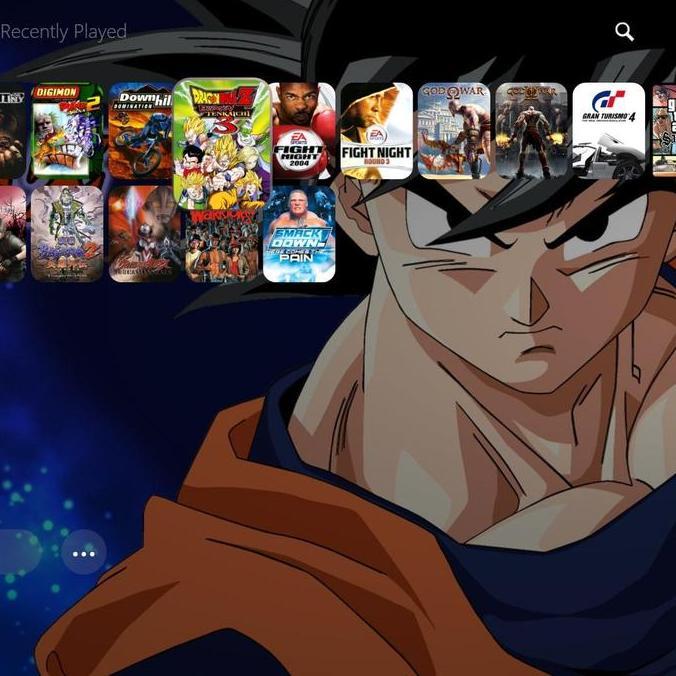The height and width of the screenshot is (676, 676).
Task: Open the search magnifier icon
Action: (x=625, y=32)
